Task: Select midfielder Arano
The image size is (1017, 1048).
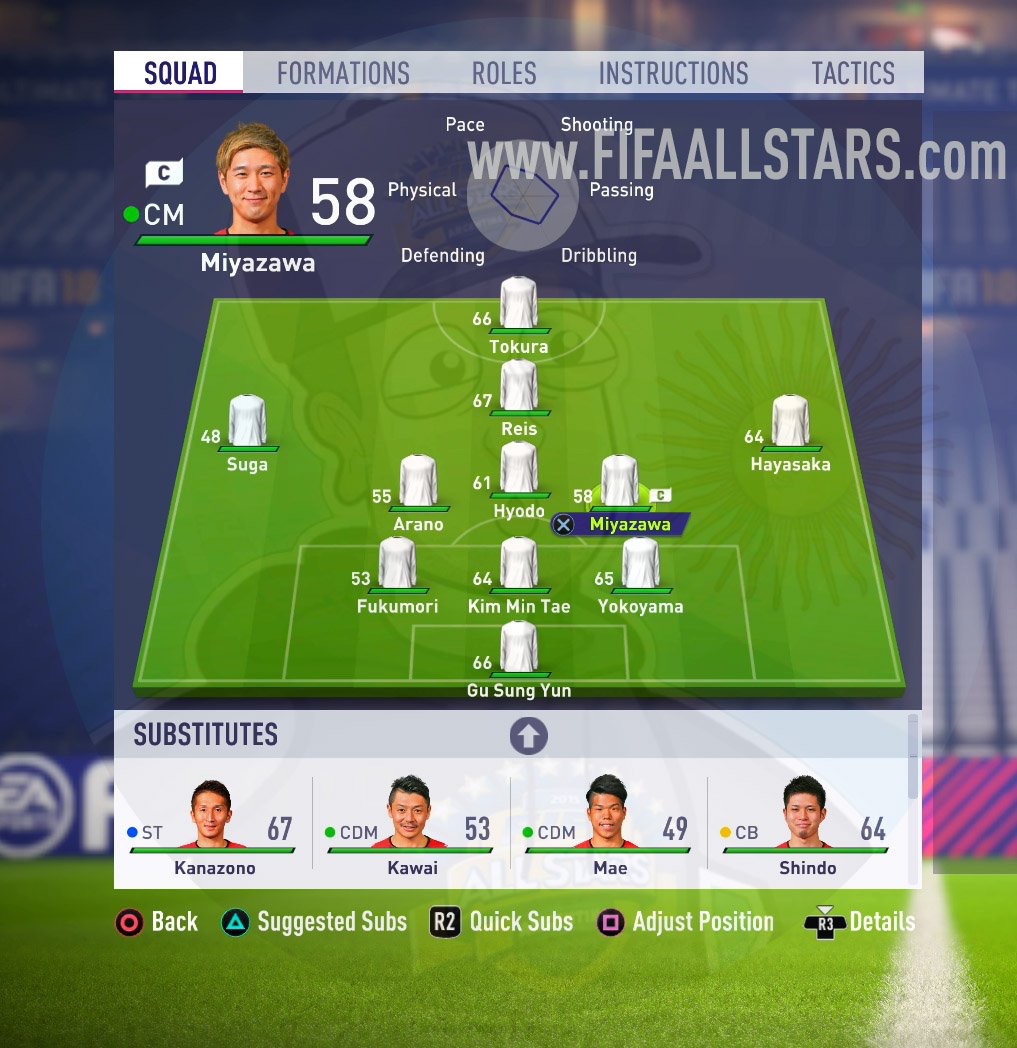Action: [418, 482]
